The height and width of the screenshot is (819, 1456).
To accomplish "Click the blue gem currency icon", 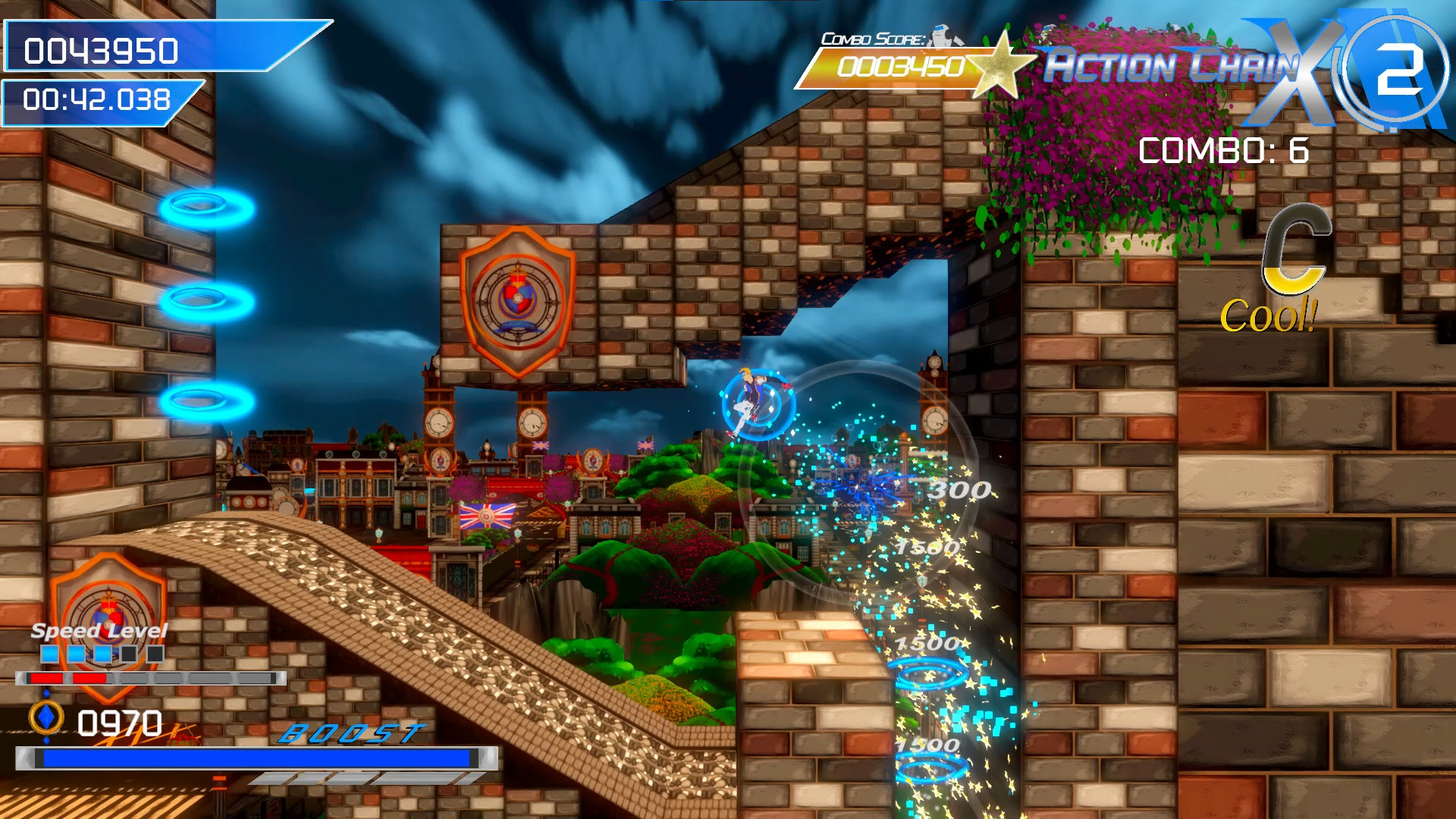I will (x=45, y=716).
